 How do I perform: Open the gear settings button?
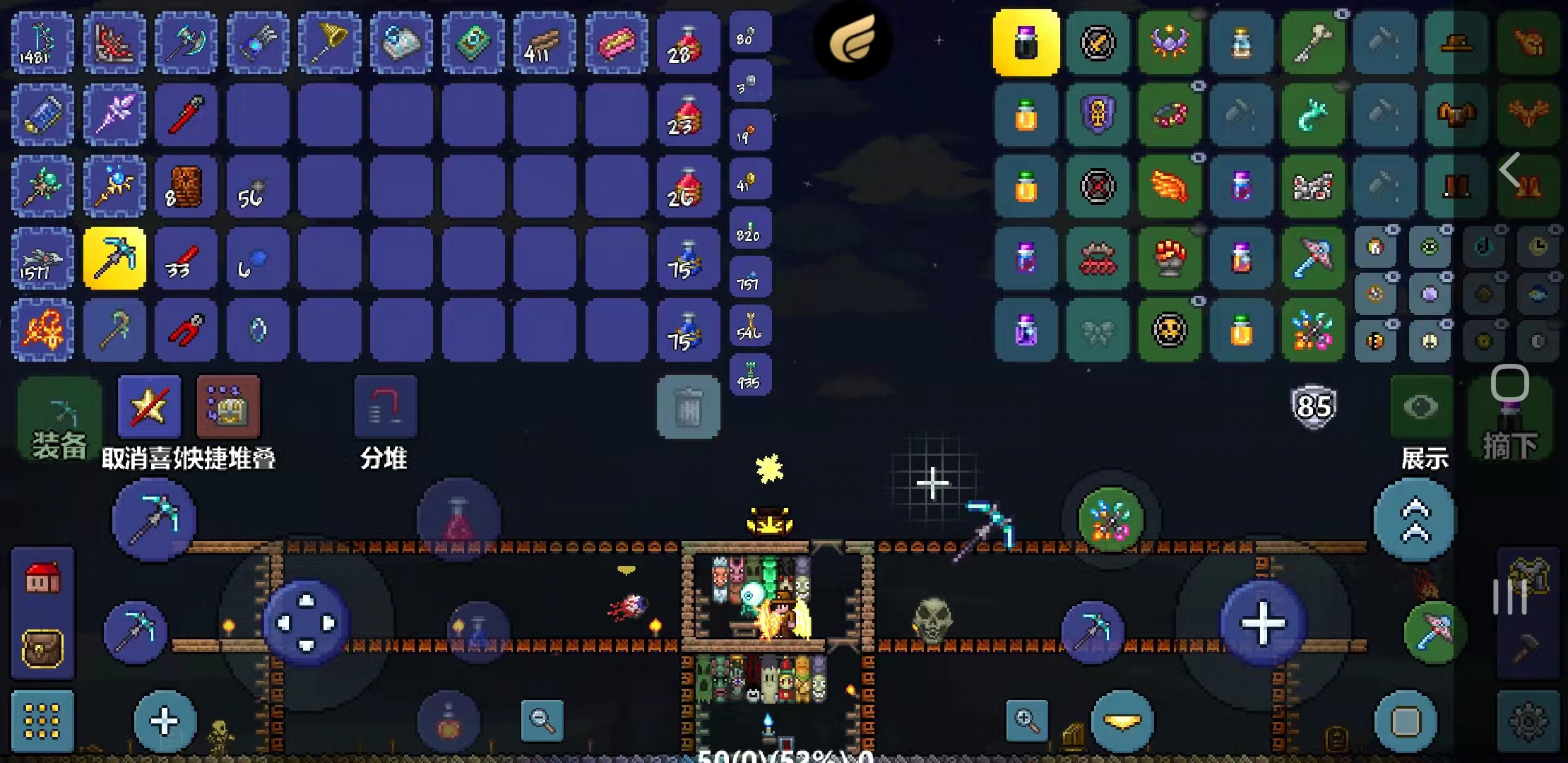click(1528, 721)
